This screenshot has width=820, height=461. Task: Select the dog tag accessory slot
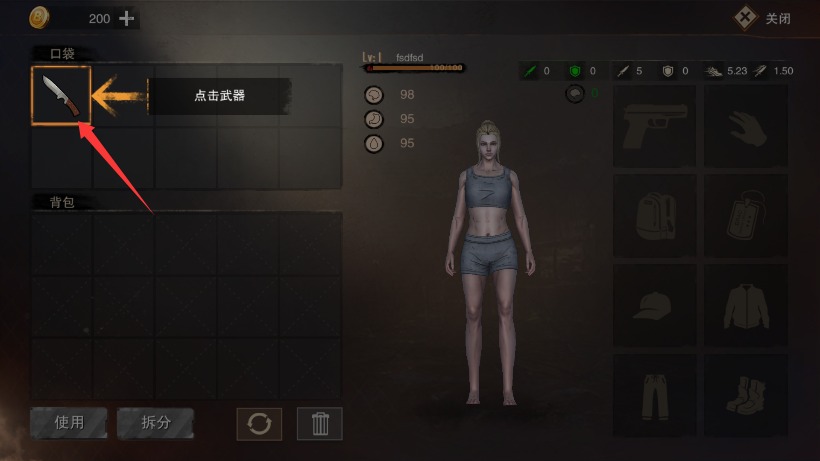coord(745,215)
